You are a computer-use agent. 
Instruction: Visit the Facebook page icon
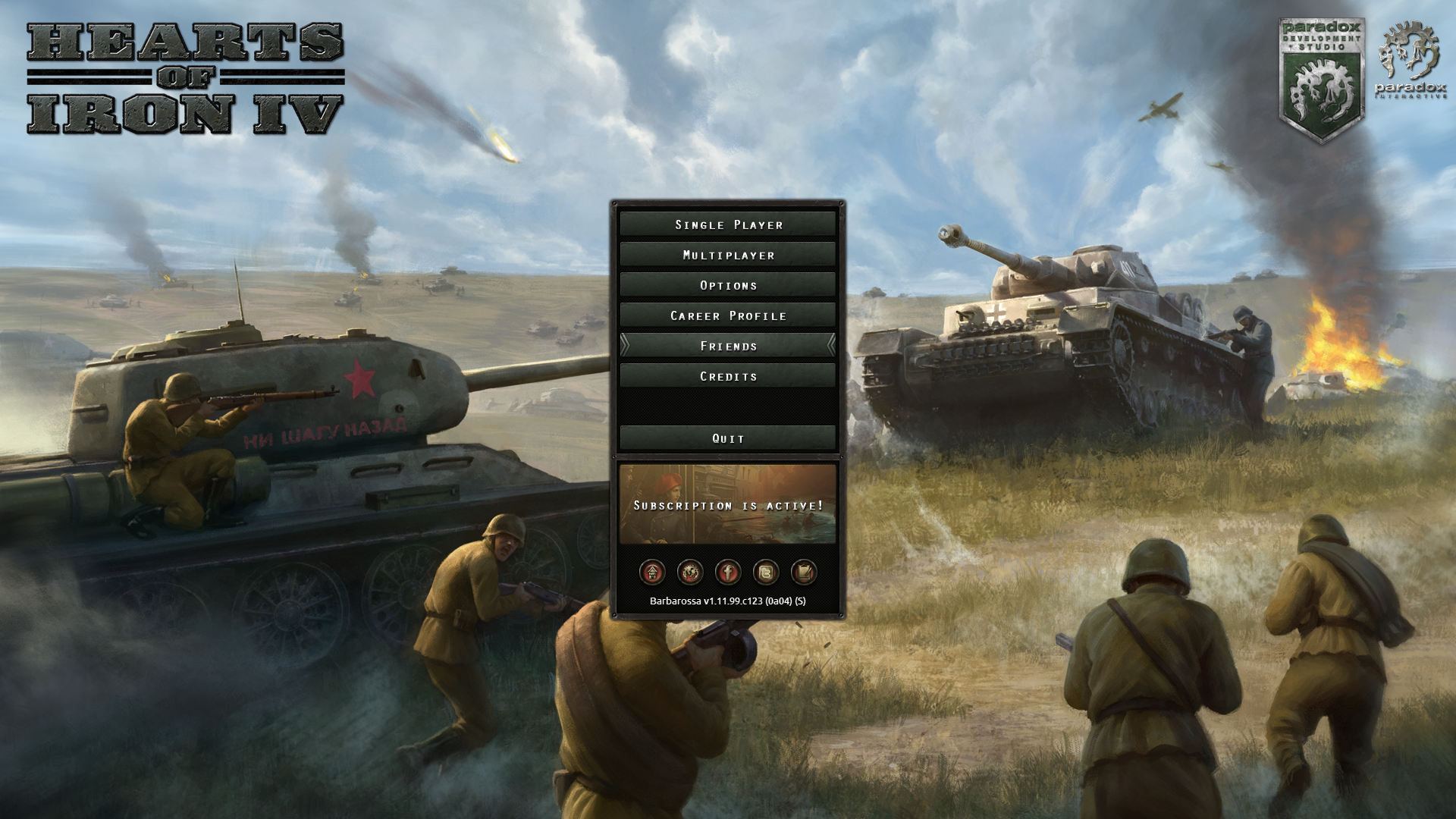728,573
